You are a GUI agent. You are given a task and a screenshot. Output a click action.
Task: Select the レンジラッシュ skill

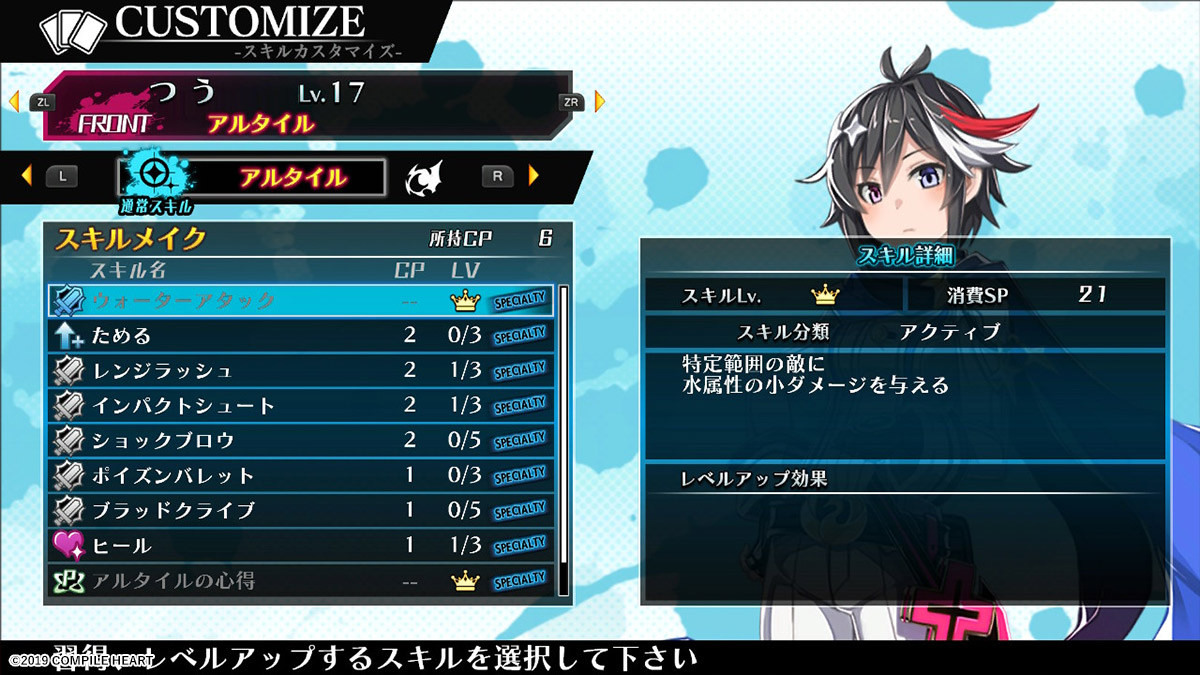coord(300,370)
